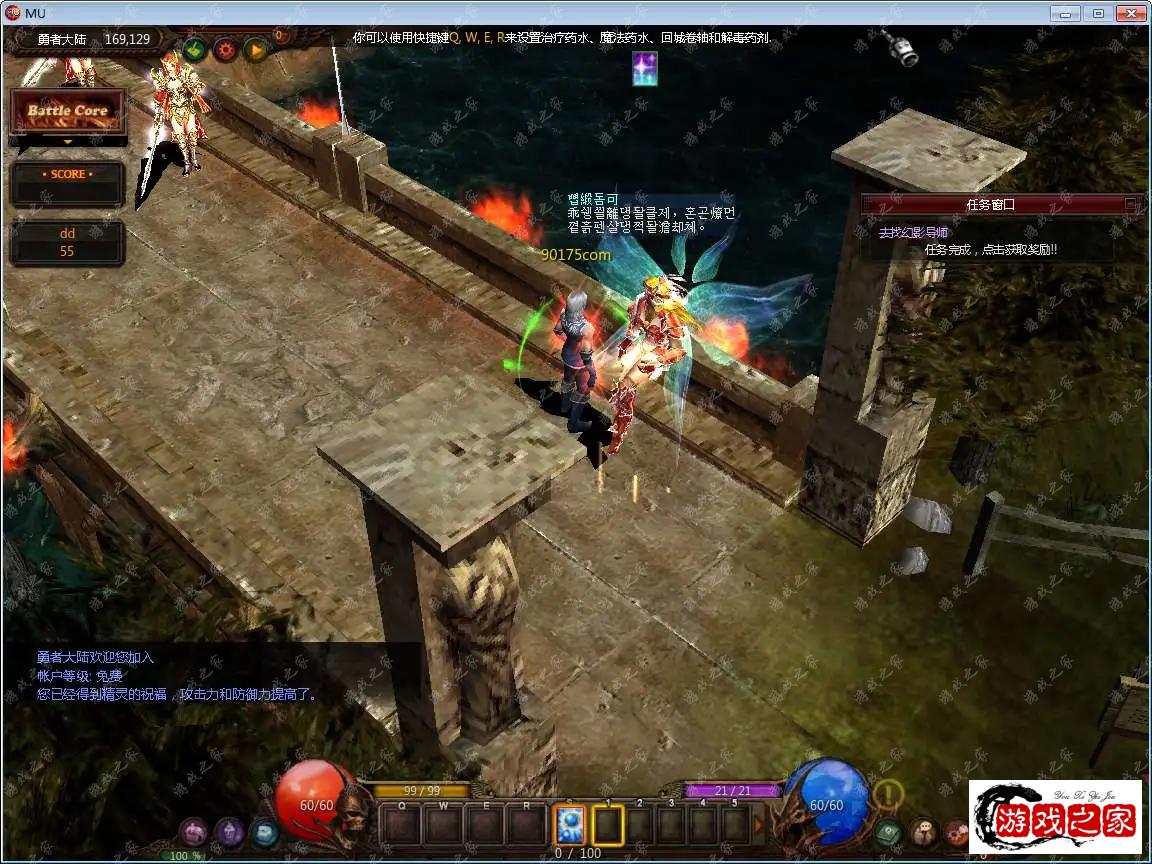Expand the orange arrow beside skill slots
Screen dimensions: 1152x864
click(759, 825)
